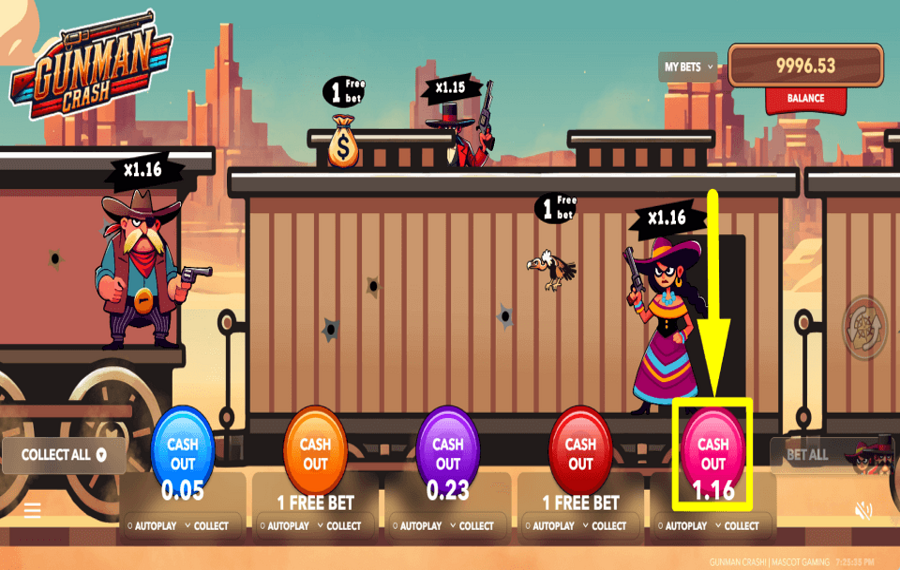This screenshot has width=900, height=570.
Task: Select the Bet All button
Action: pos(807,455)
